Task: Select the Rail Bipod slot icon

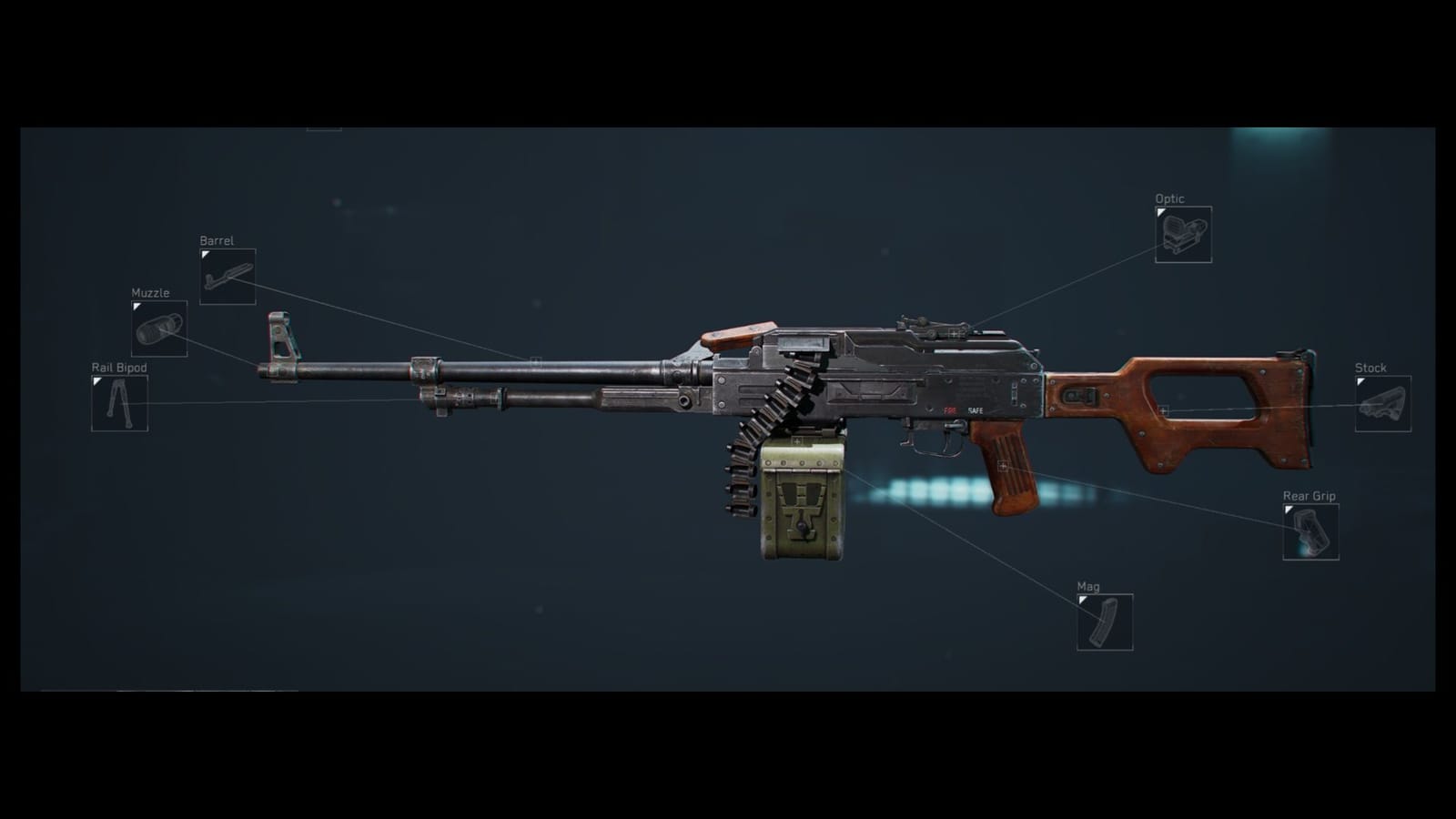Action: [x=118, y=404]
